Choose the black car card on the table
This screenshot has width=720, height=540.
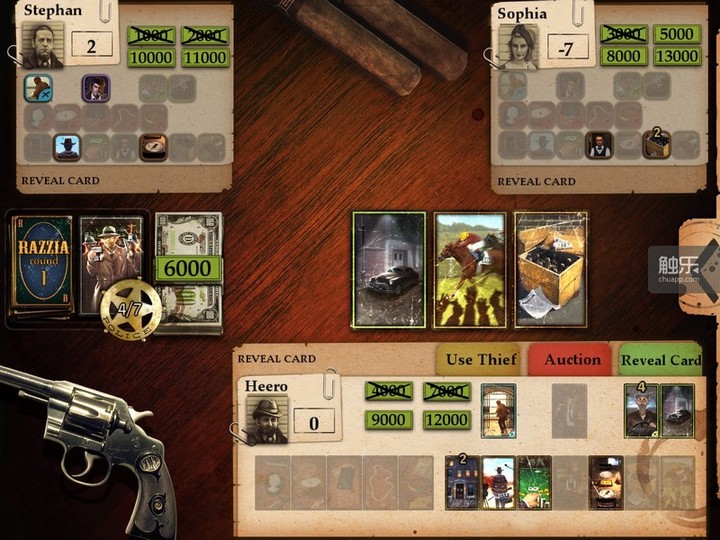point(388,269)
